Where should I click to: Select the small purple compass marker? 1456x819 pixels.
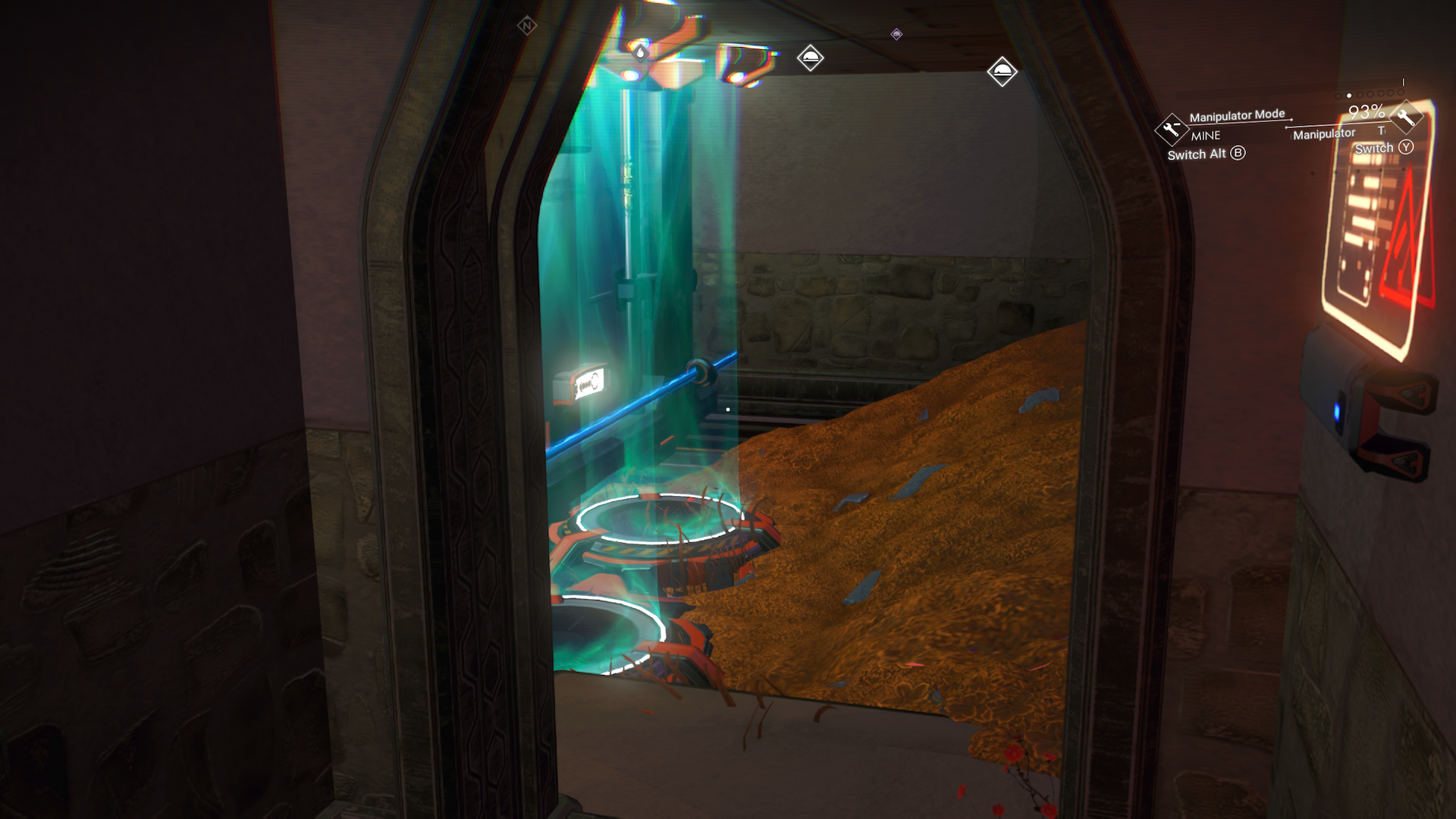coord(896,34)
